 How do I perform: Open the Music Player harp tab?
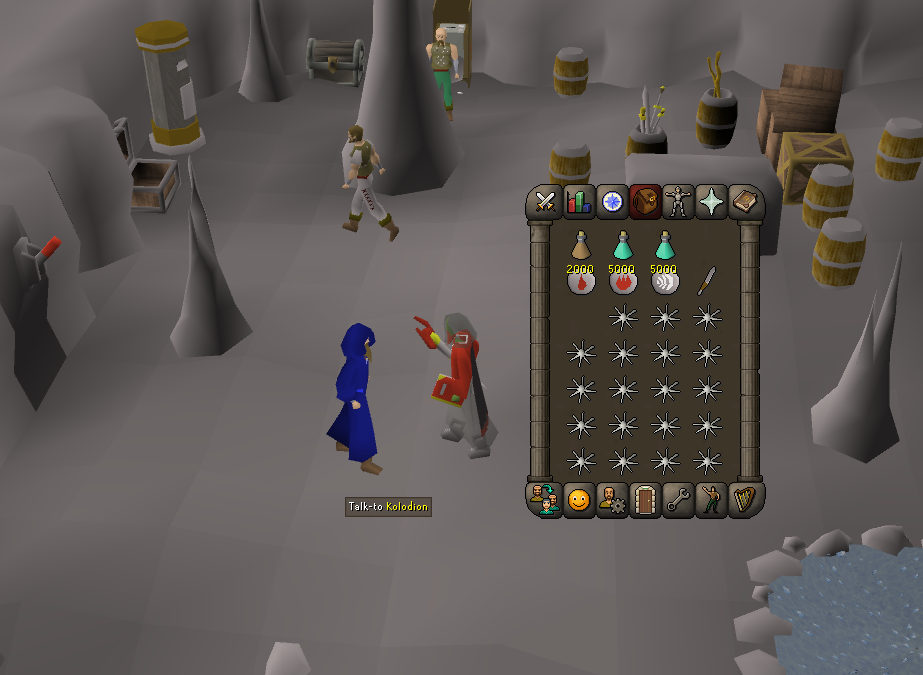pos(744,499)
